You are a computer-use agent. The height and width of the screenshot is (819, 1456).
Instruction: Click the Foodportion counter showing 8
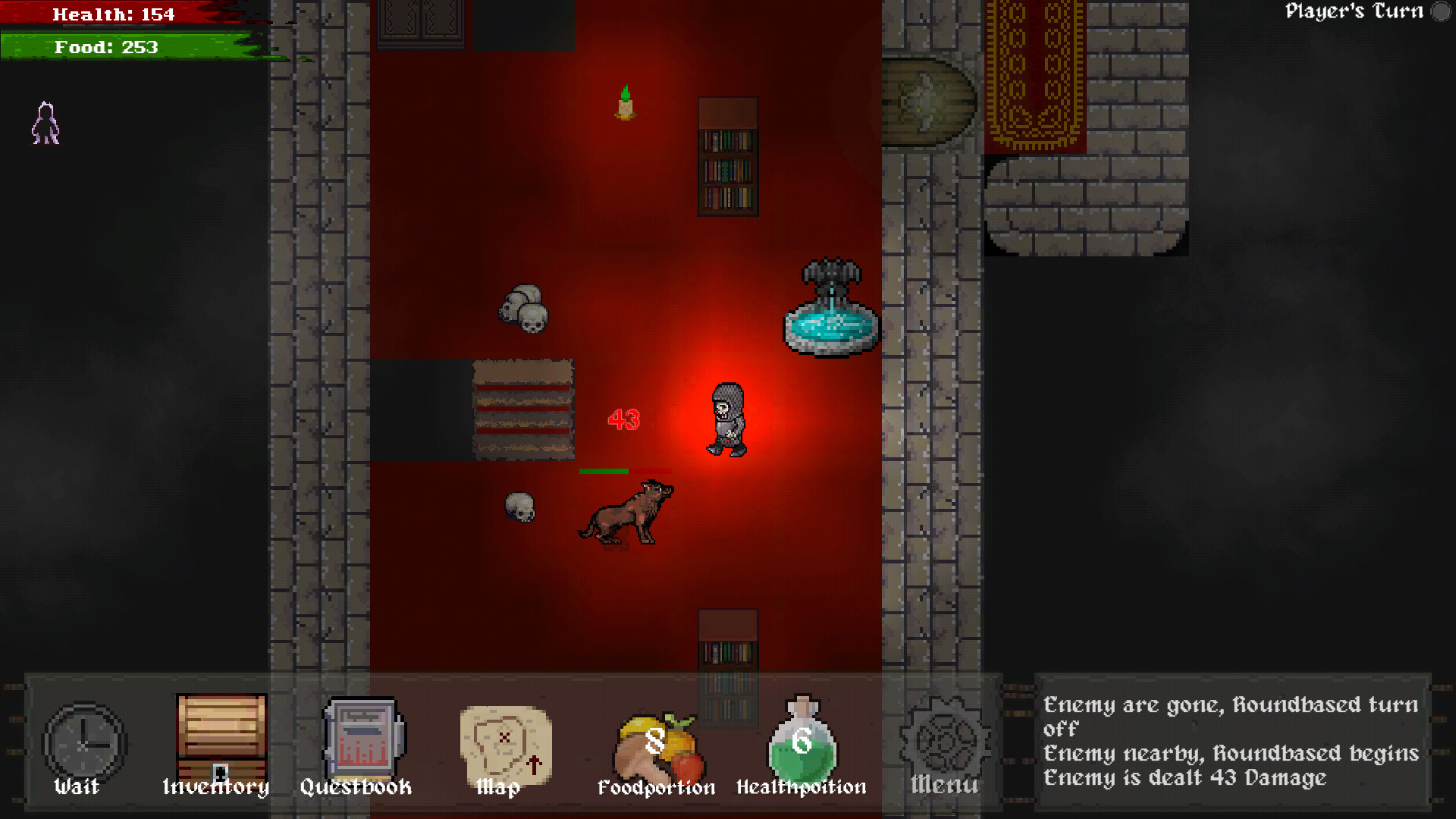(652, 739)
